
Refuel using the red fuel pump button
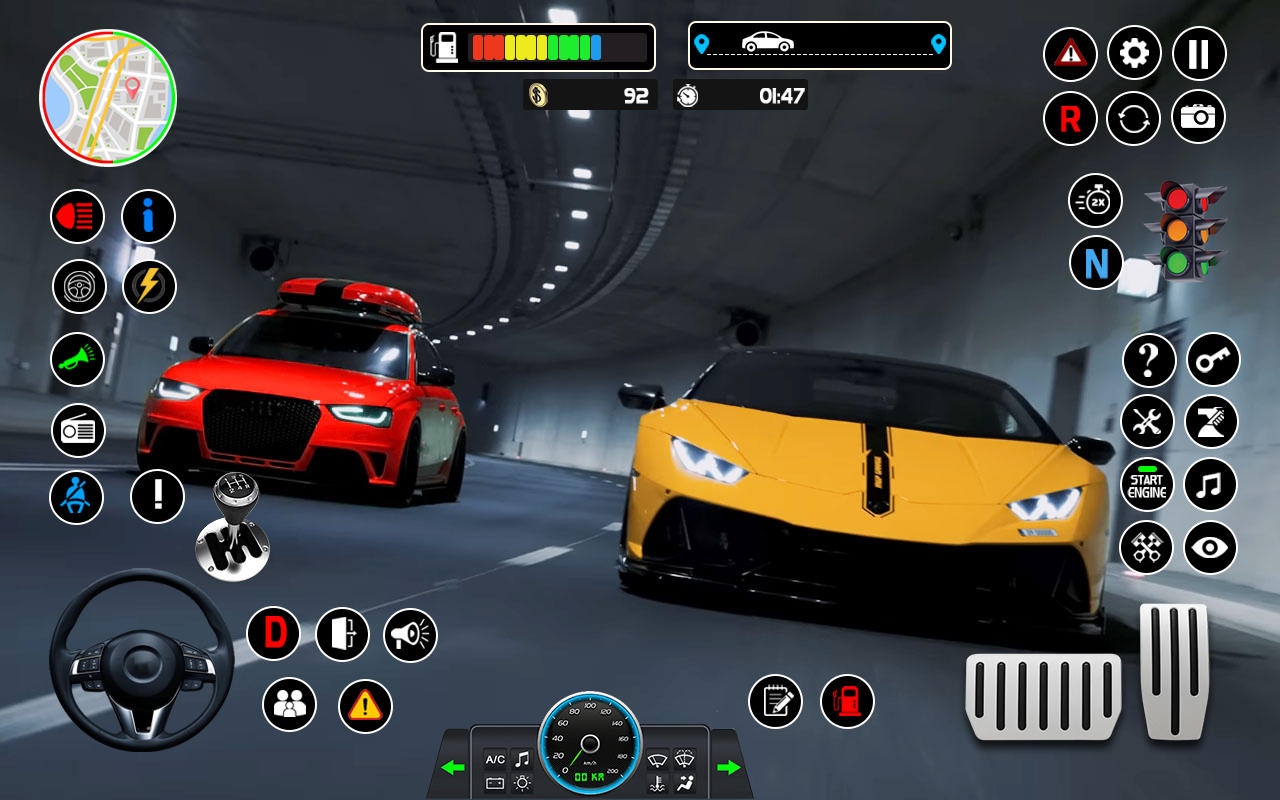[x=847, y=701]
